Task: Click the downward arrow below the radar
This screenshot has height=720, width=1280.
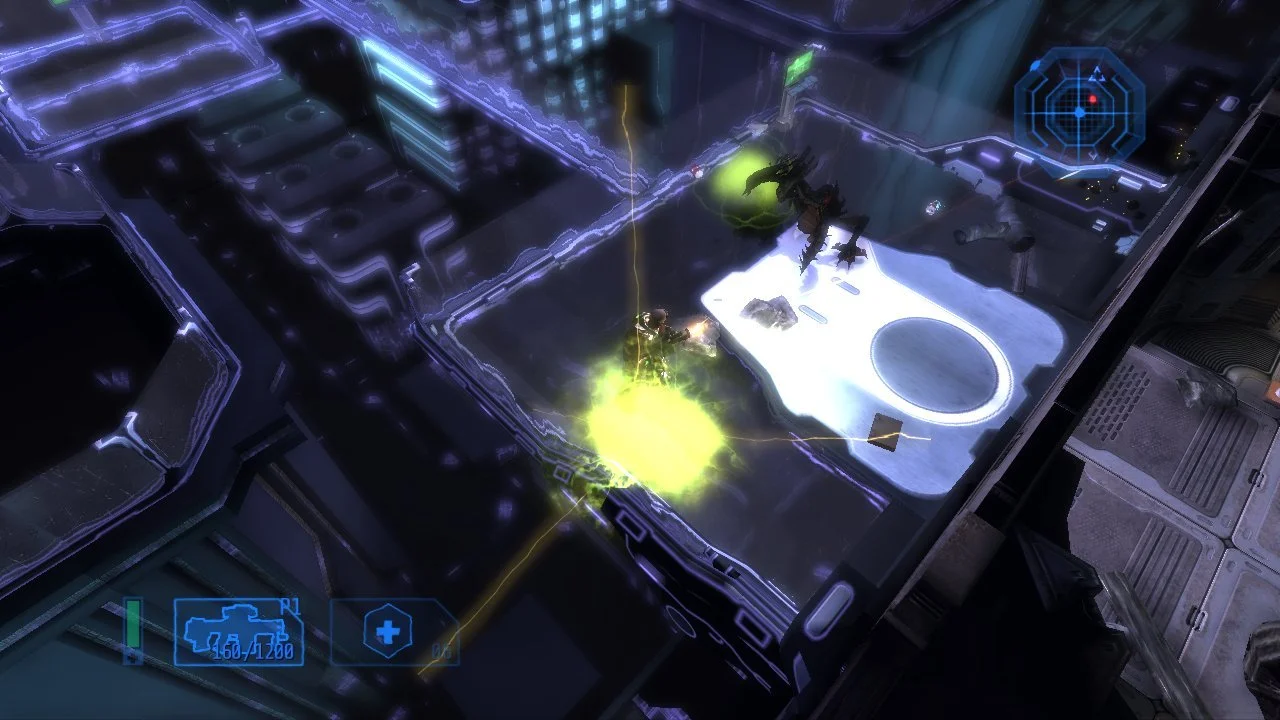Action: tap(1092, 154)
